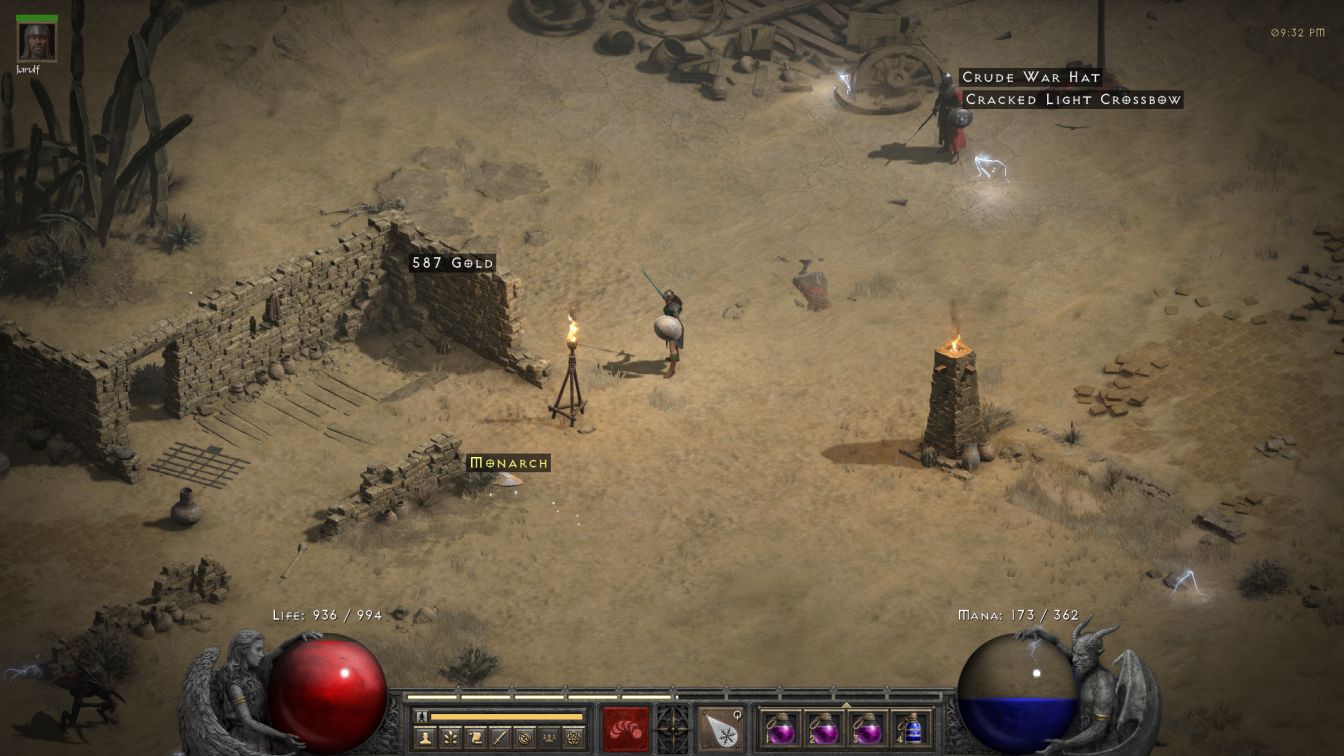Image resolution: width=1344 pixels, height=756 pixels.
Task: Pick up the Cracked Light Crossbow label
Action: tap(1072, 99)
